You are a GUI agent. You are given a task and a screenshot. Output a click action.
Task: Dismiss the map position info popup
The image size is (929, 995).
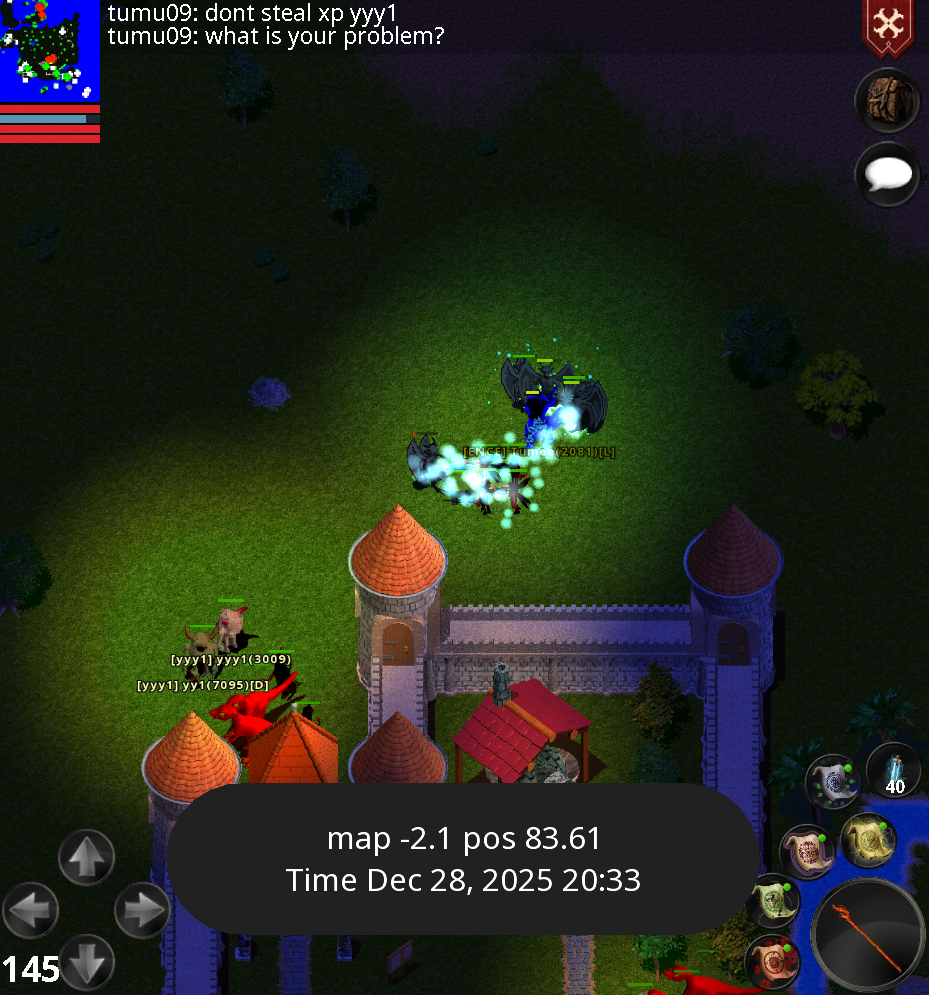point(462,859)
